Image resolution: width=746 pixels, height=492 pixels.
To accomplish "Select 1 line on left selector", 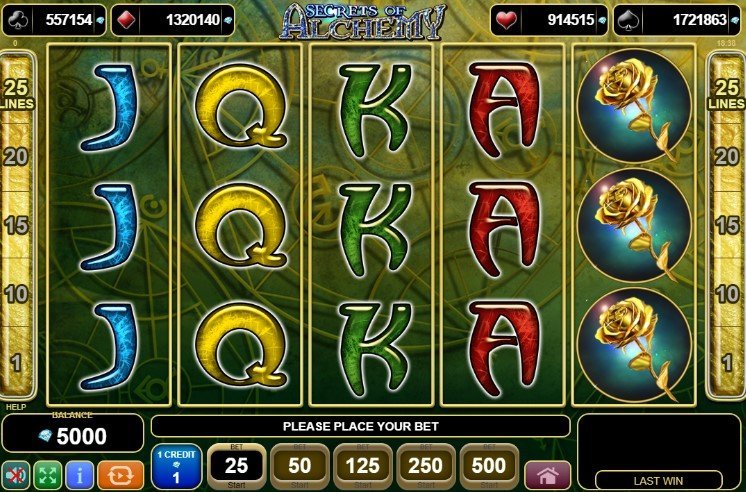I will pyautogui.click(x=15, y=362).
